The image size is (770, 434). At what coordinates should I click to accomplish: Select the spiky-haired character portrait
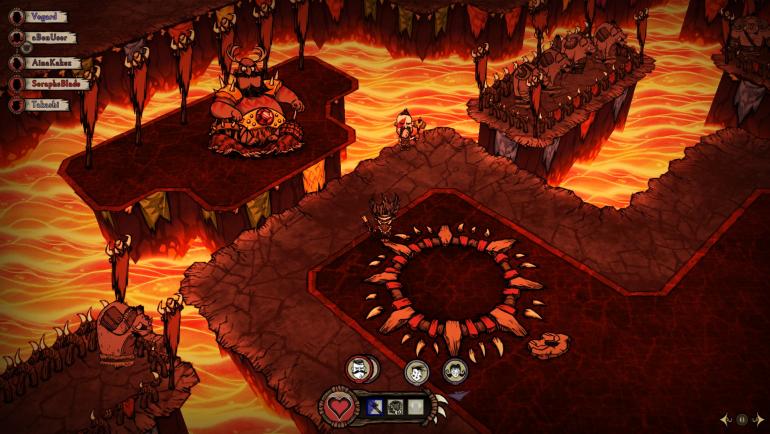point(417,372)
